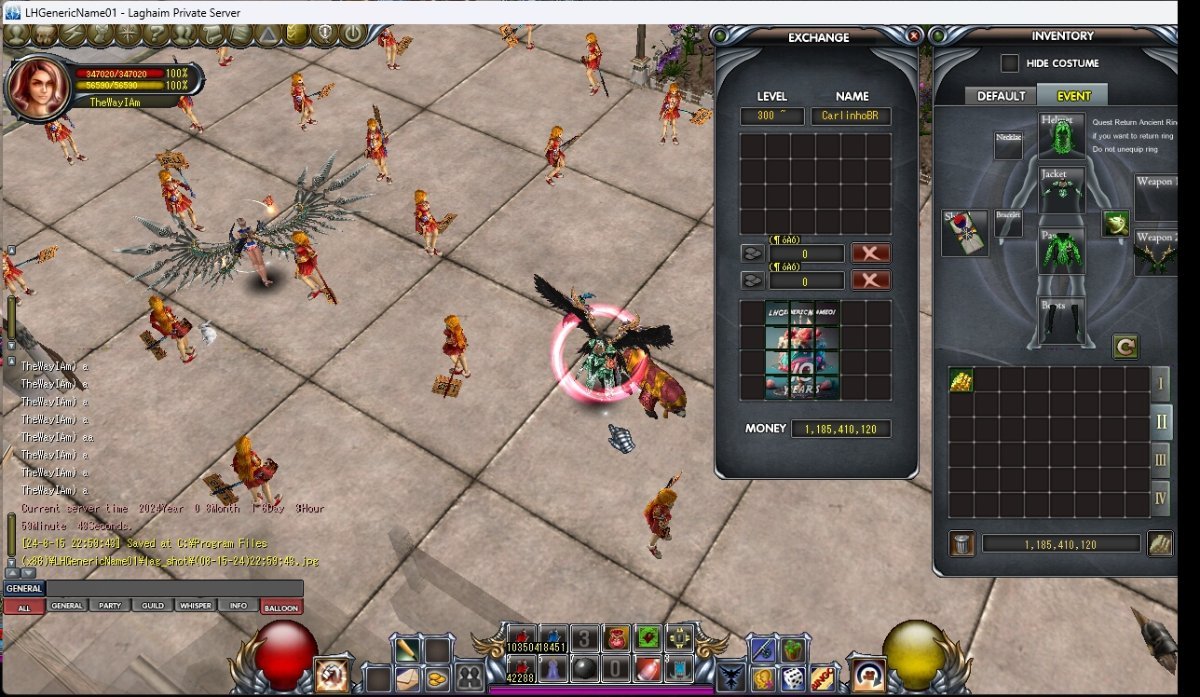Click the power button in top toolbar
Screen dimensions: 1200x697
352,35
